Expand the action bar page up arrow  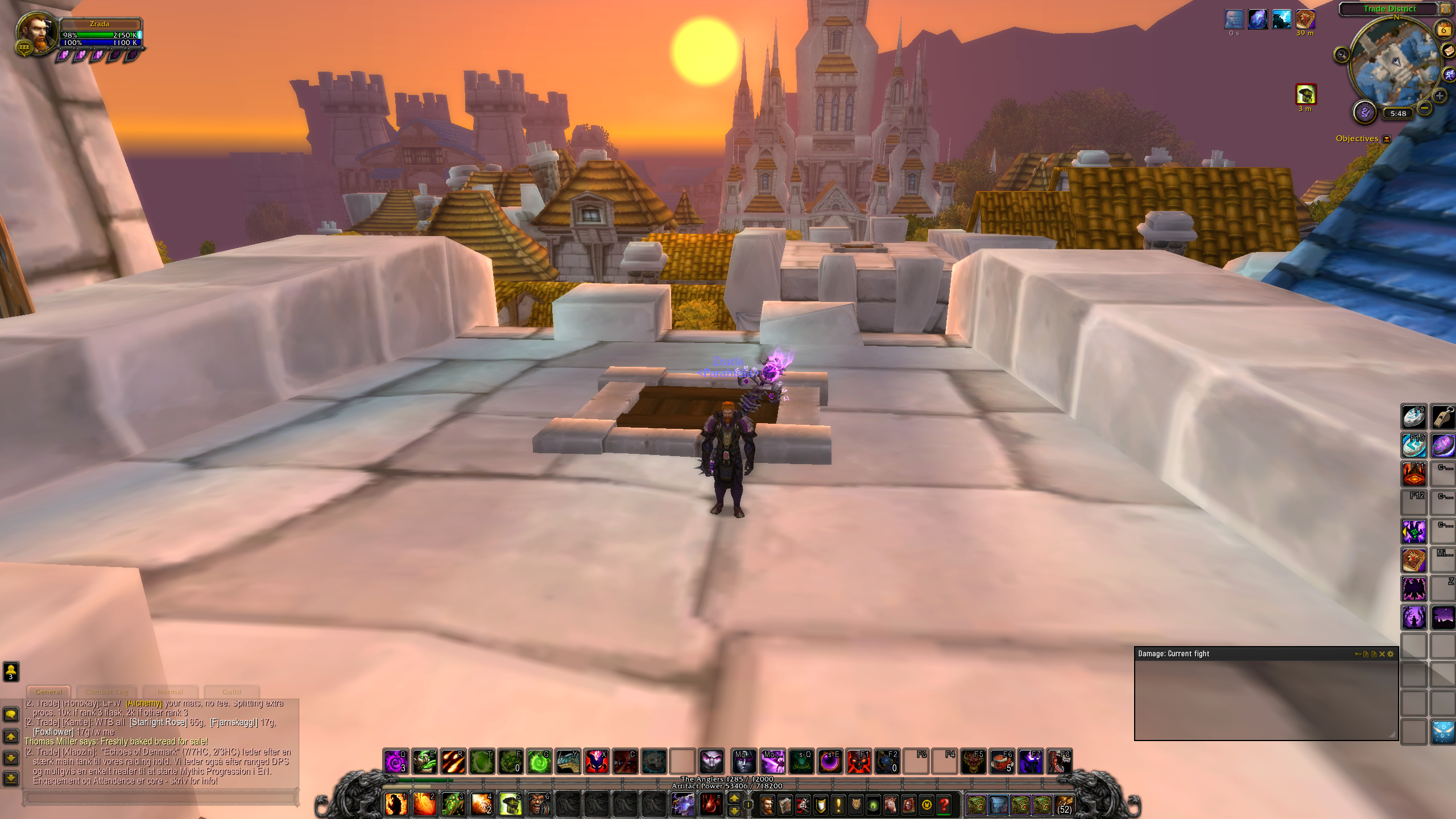click(x=734, y=797)
